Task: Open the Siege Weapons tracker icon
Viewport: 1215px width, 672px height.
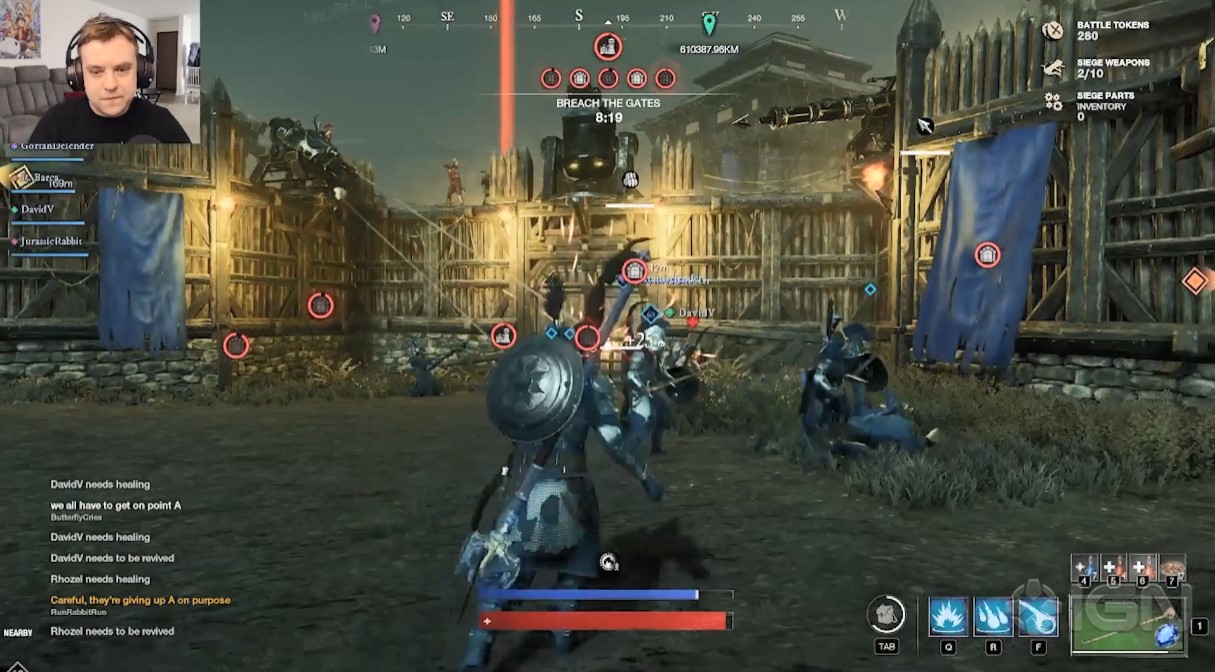Action: 1053,68
